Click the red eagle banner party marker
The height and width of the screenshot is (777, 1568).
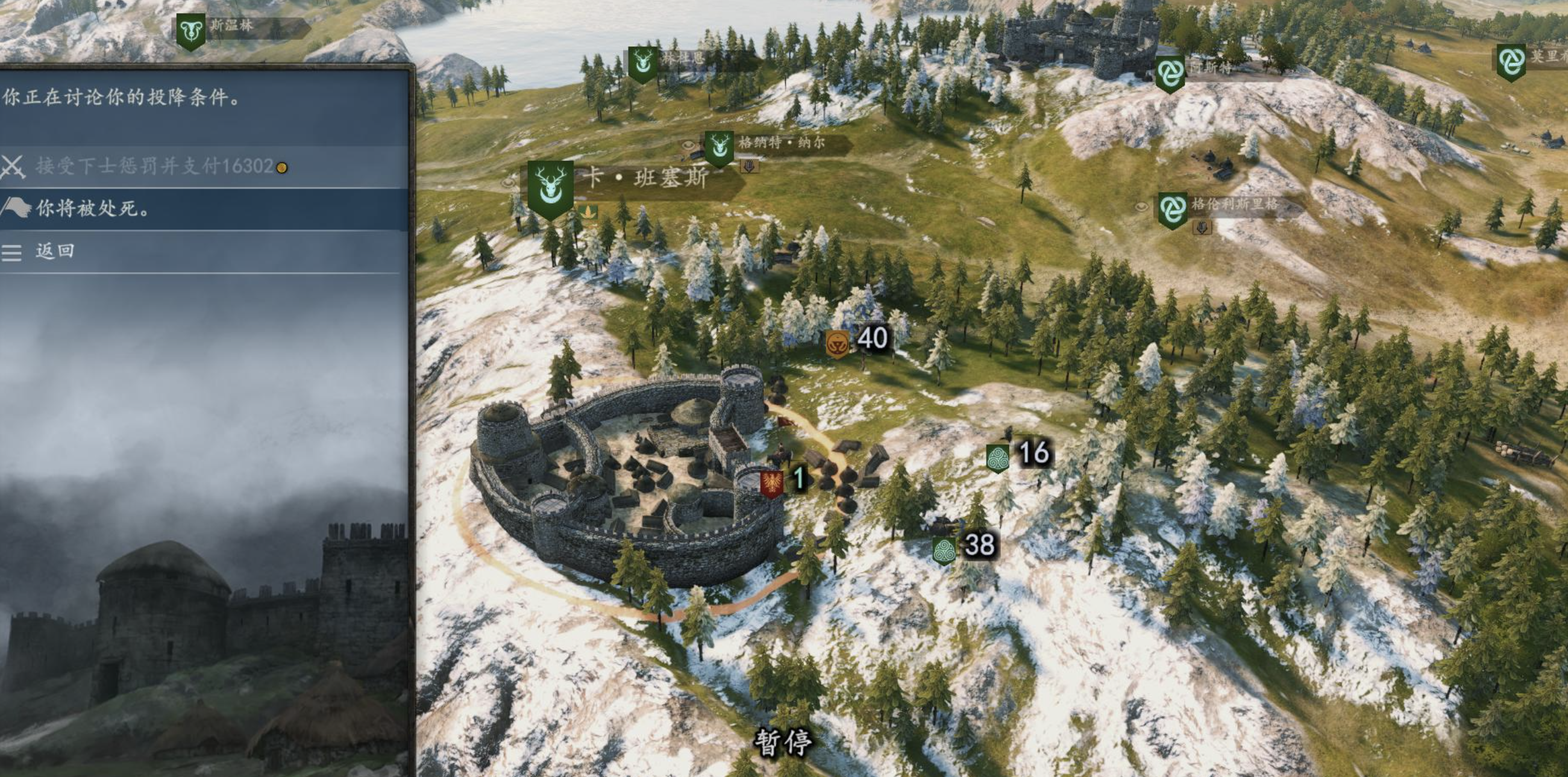pyautogui.click(x=772, y=483)
